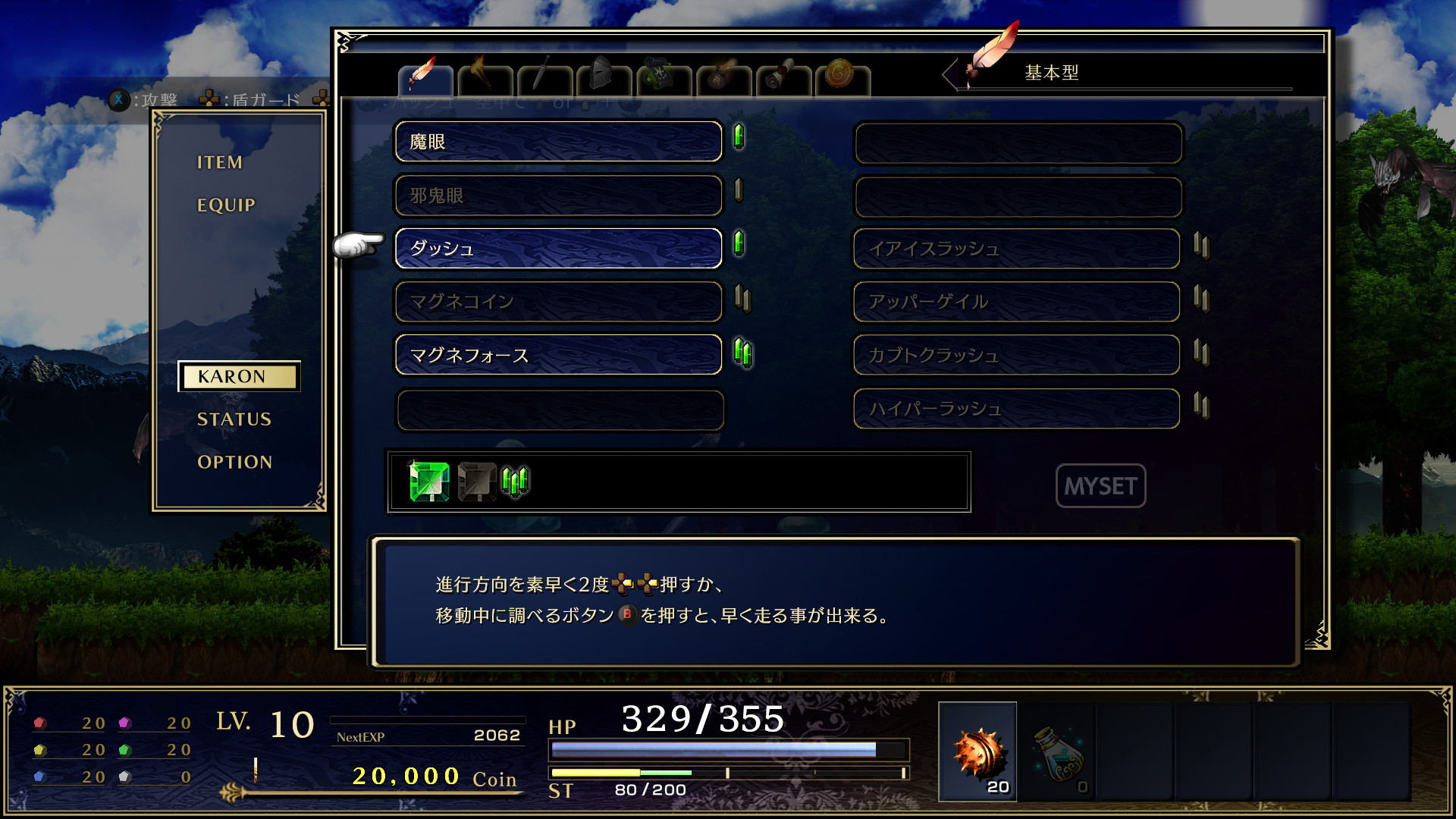
Task: Click the back chevron beside the feather
Action: [x=949, y=72]
